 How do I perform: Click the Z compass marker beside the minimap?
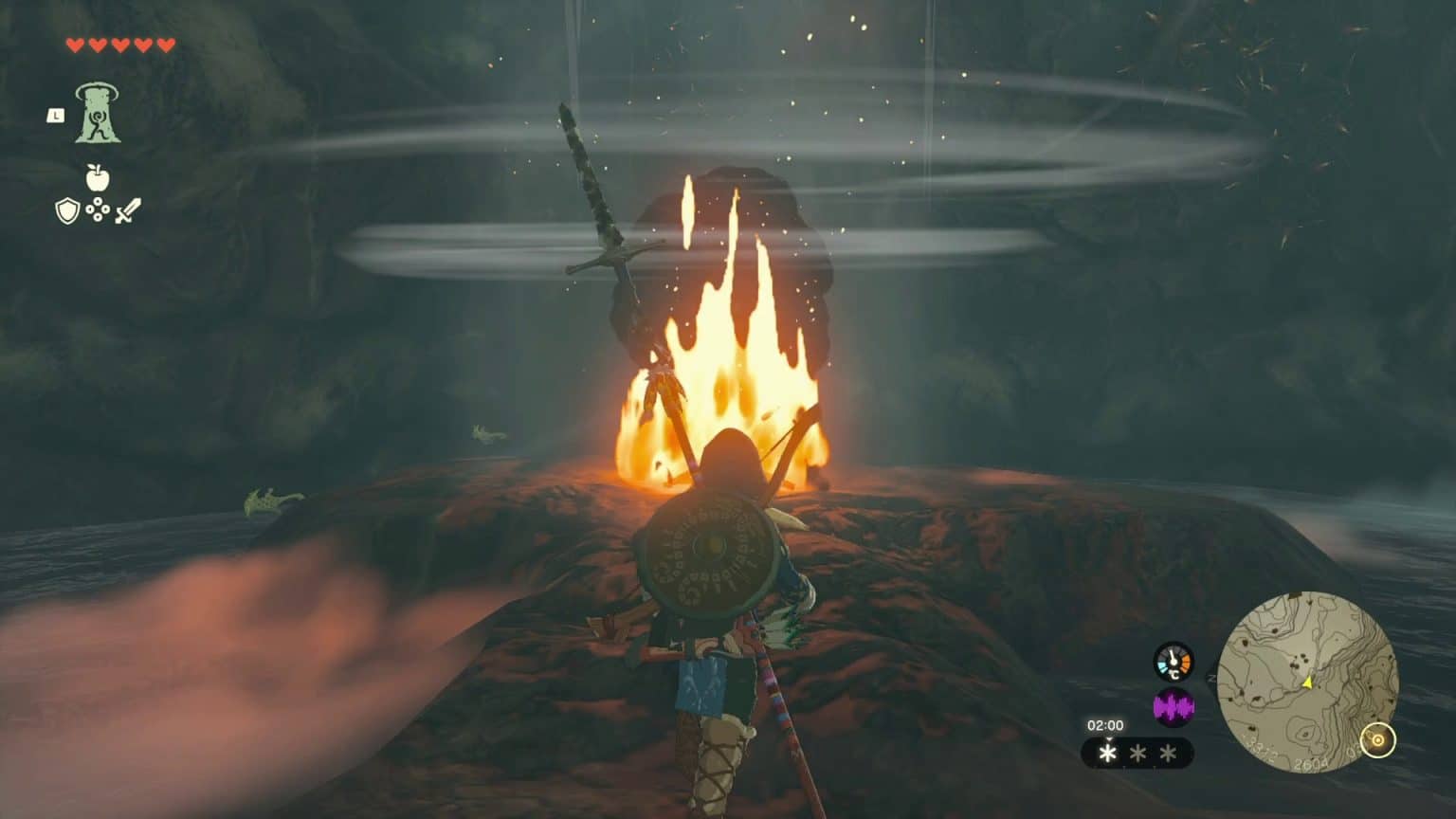point(1211,677)
